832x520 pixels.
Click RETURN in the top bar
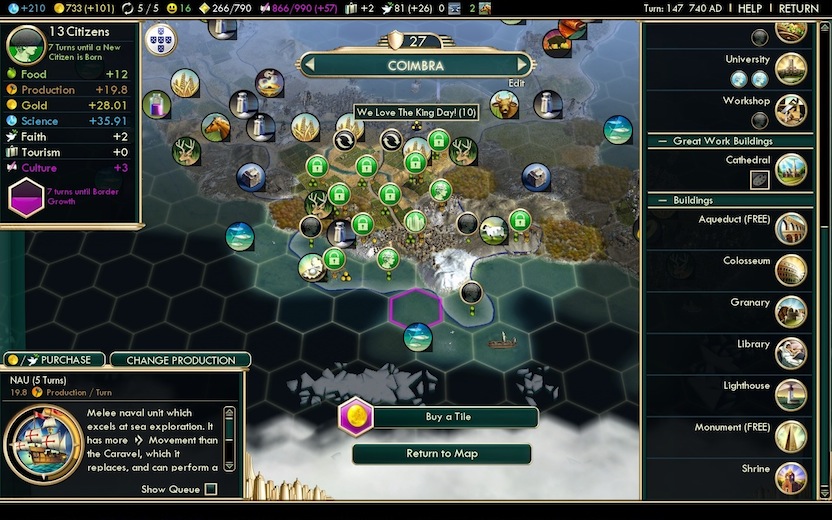tap(798, 8)
